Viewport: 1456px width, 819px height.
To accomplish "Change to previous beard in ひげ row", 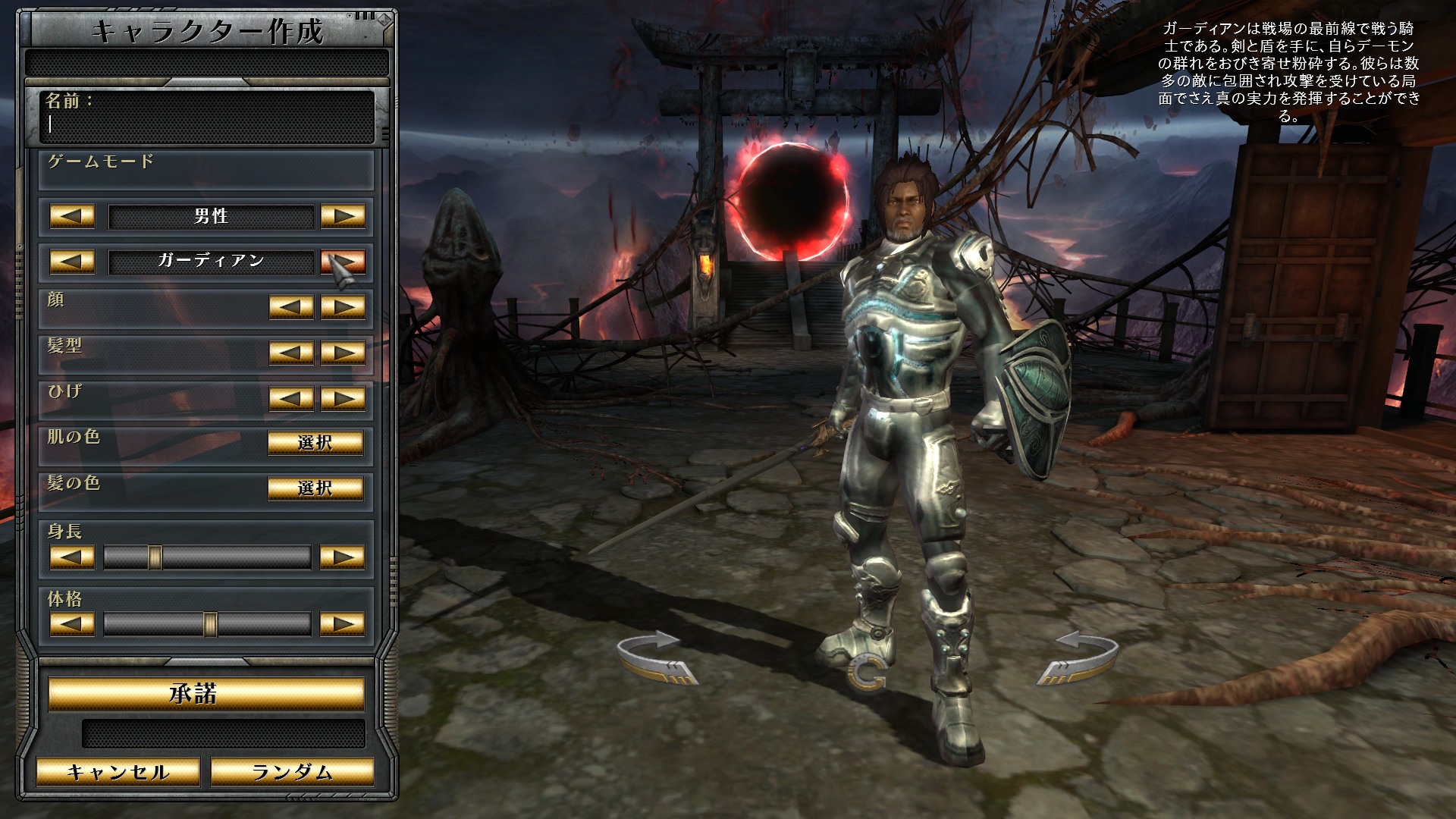I will [291, 398].
